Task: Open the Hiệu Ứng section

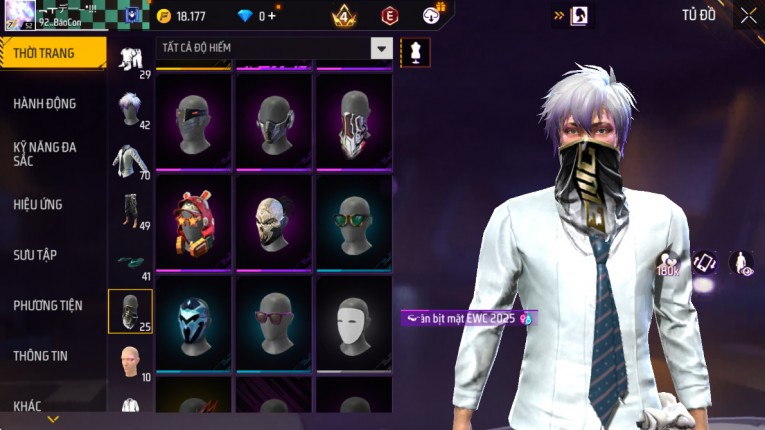Action: (38, 205)
